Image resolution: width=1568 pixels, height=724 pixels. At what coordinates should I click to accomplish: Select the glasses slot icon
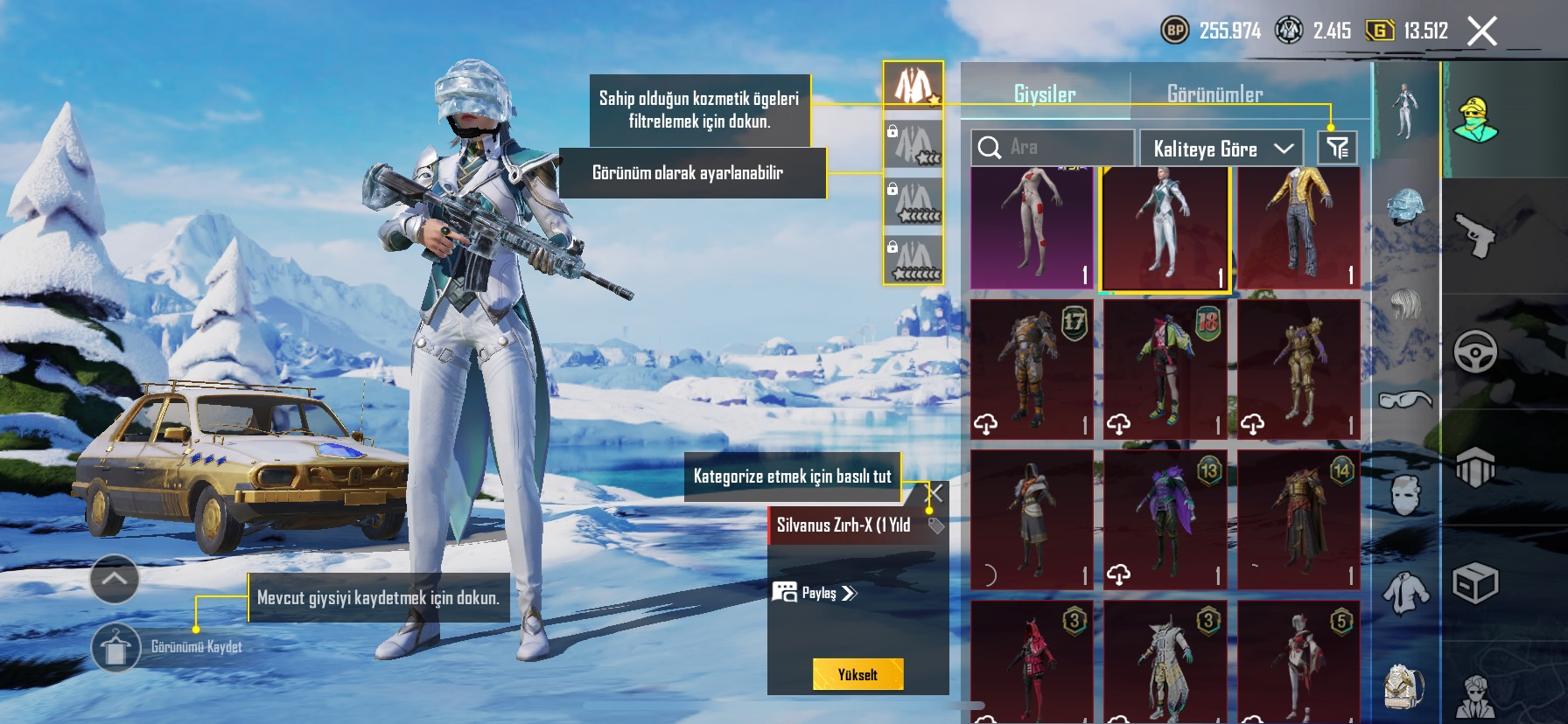coord(1404,400)
